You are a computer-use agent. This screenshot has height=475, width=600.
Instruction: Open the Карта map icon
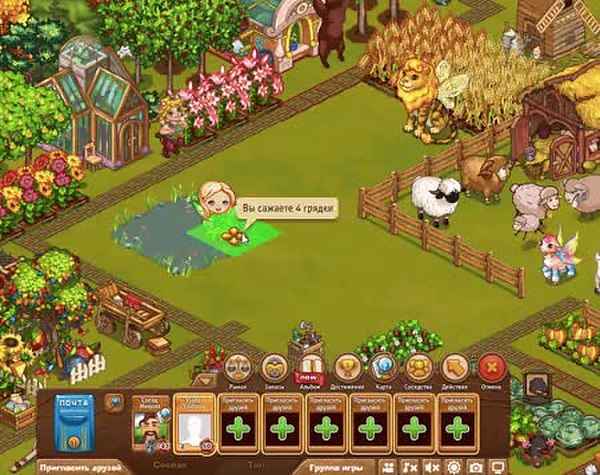[x=383, y=368]
